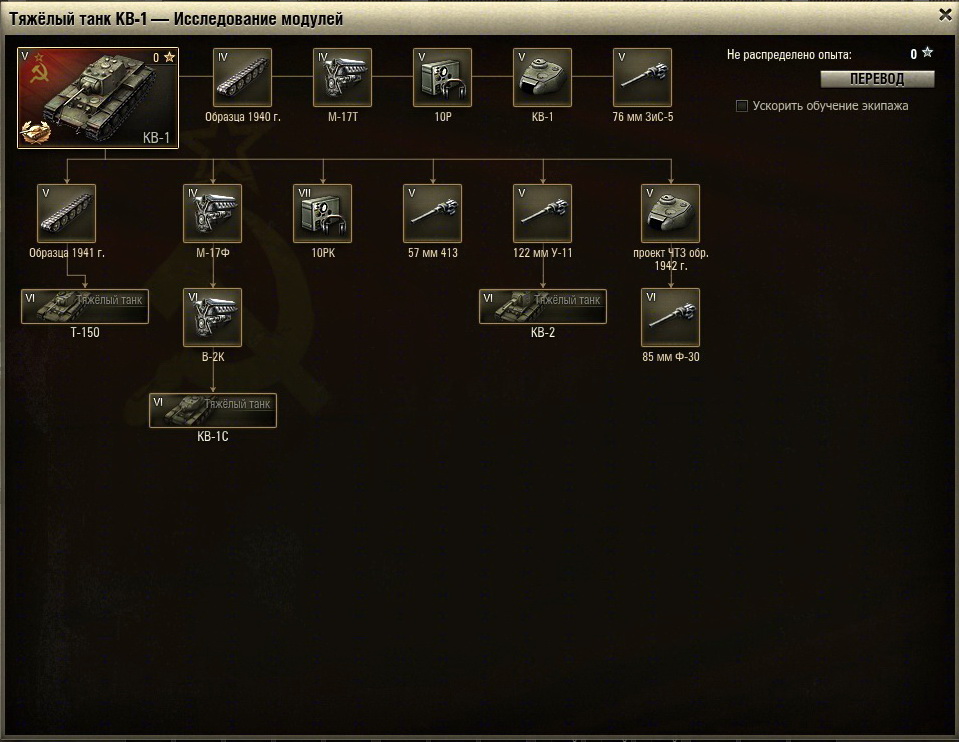Close the KV-1 module research window
The width and height of the screenshot is (959, 742).
945,15
